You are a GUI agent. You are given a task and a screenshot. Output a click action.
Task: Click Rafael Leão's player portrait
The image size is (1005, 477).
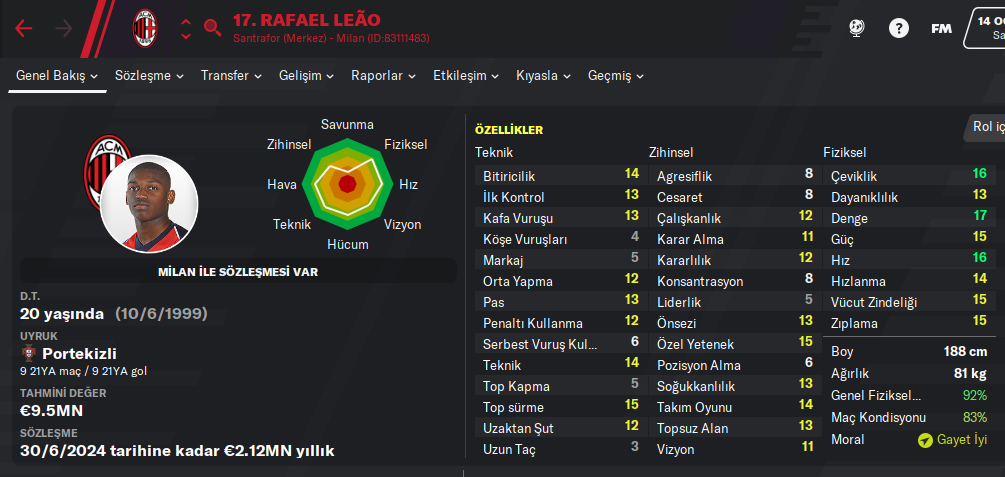click(149, 203)
